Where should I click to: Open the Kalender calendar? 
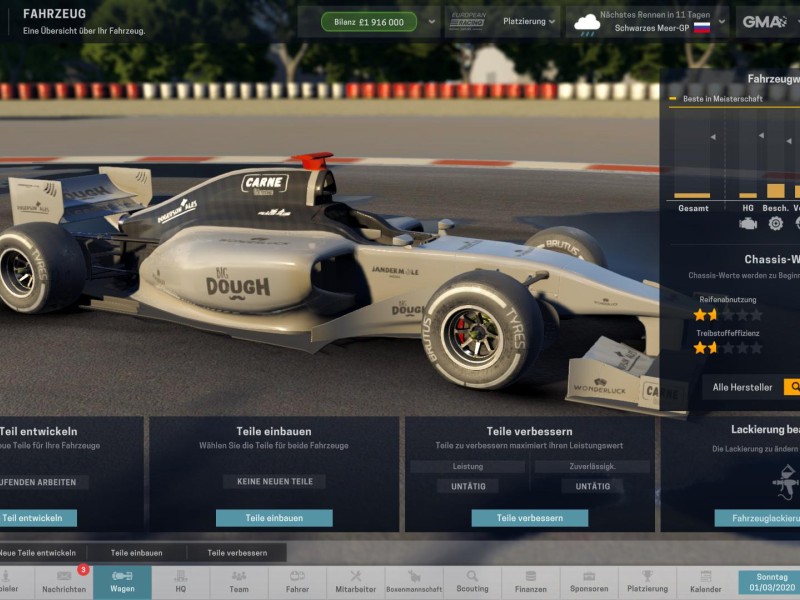coord(705,583)
